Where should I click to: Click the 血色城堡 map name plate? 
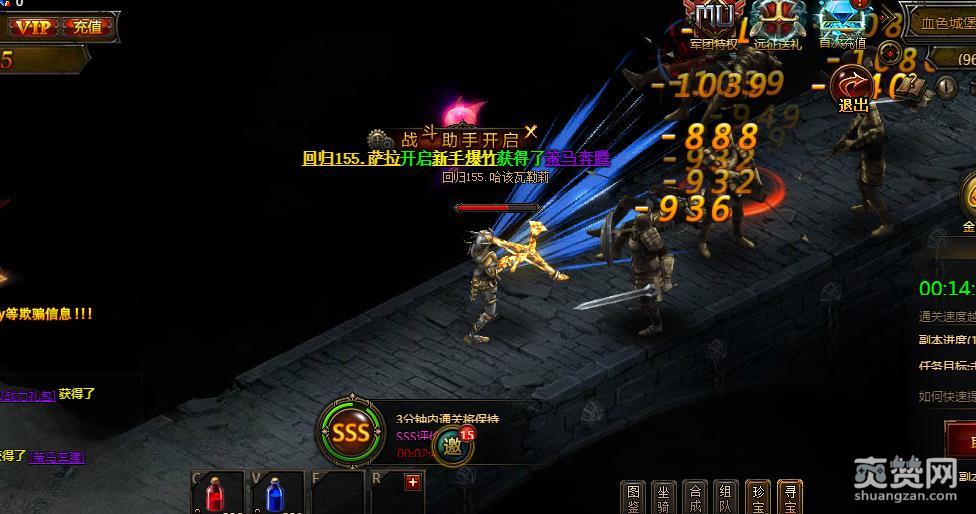pyautogui.click(x=942, y=21)
